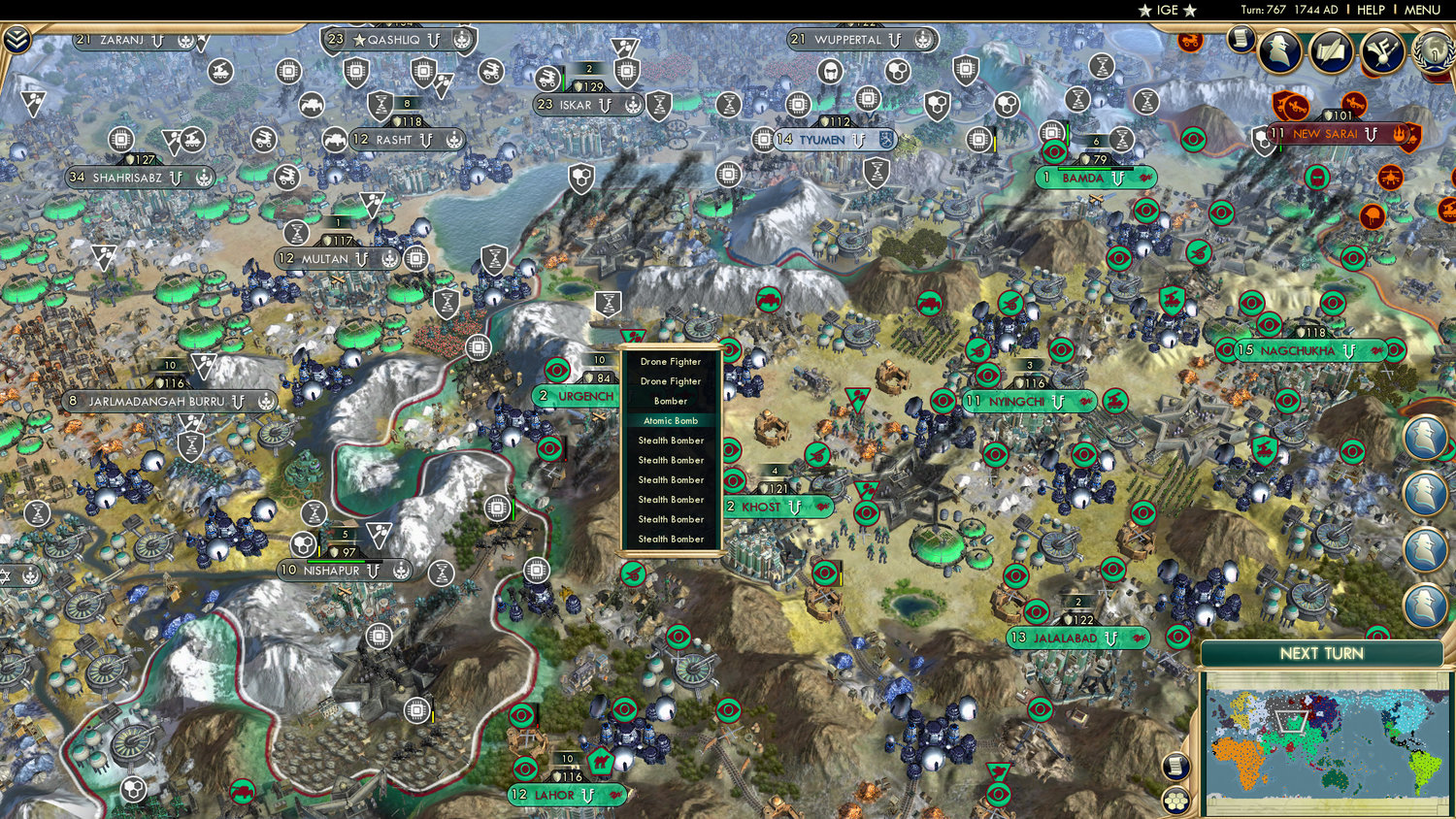Screen dimensions: 1456x819
Task: Select Atomic Bomb from the unit list
Action: (672, 420)
